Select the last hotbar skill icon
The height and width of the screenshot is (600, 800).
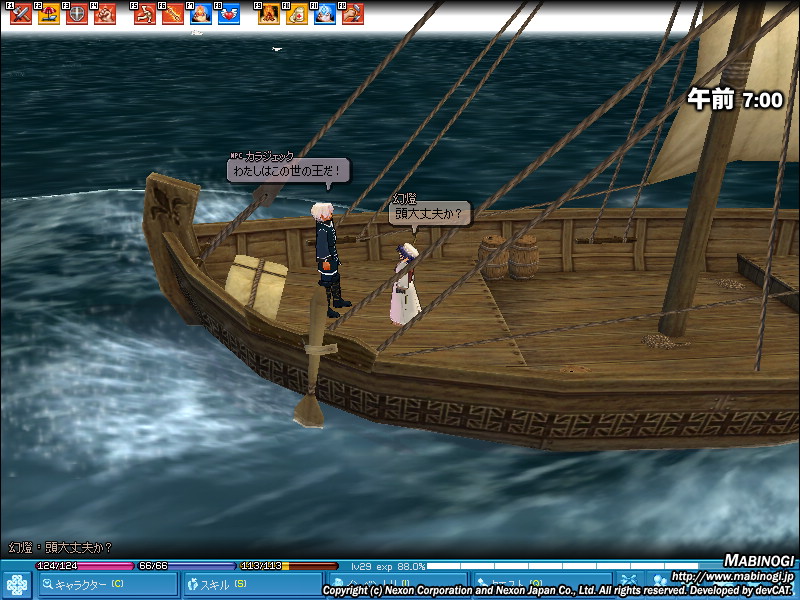click(x=352, y=15)
